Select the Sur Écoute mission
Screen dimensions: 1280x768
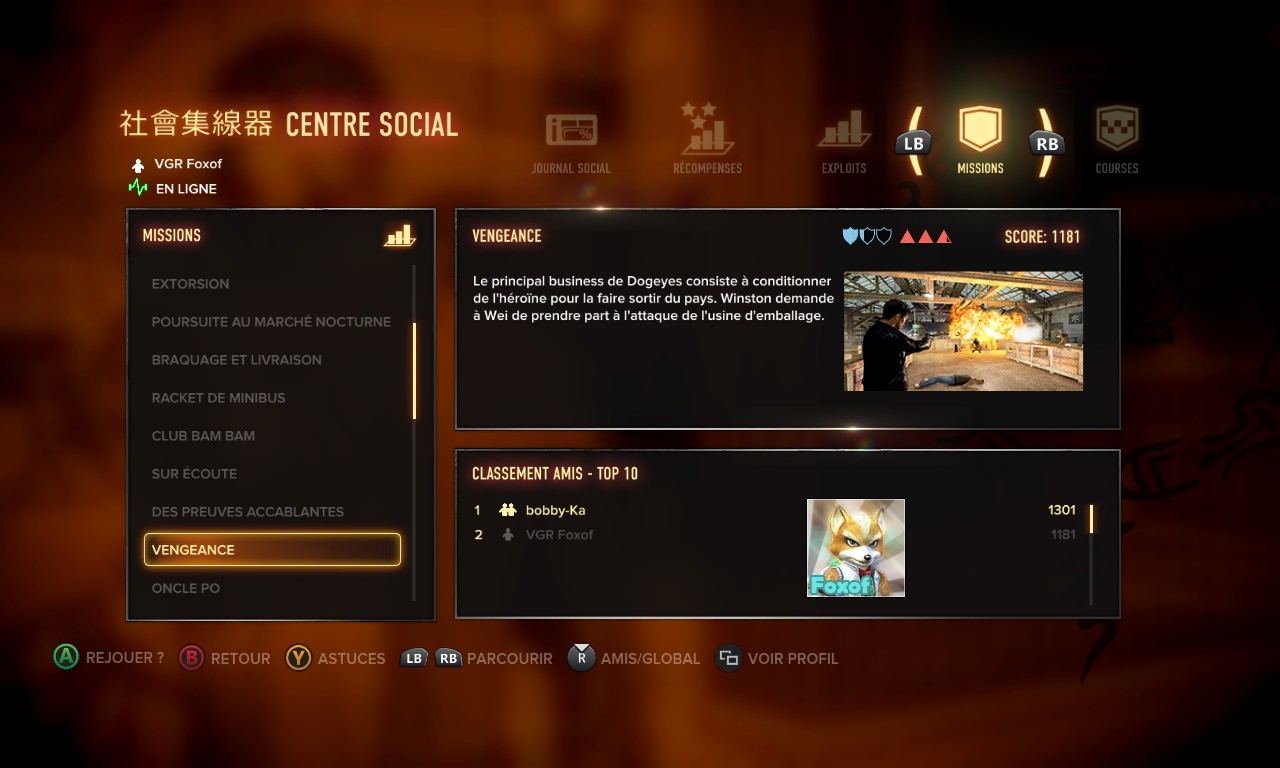pos(194,474)
